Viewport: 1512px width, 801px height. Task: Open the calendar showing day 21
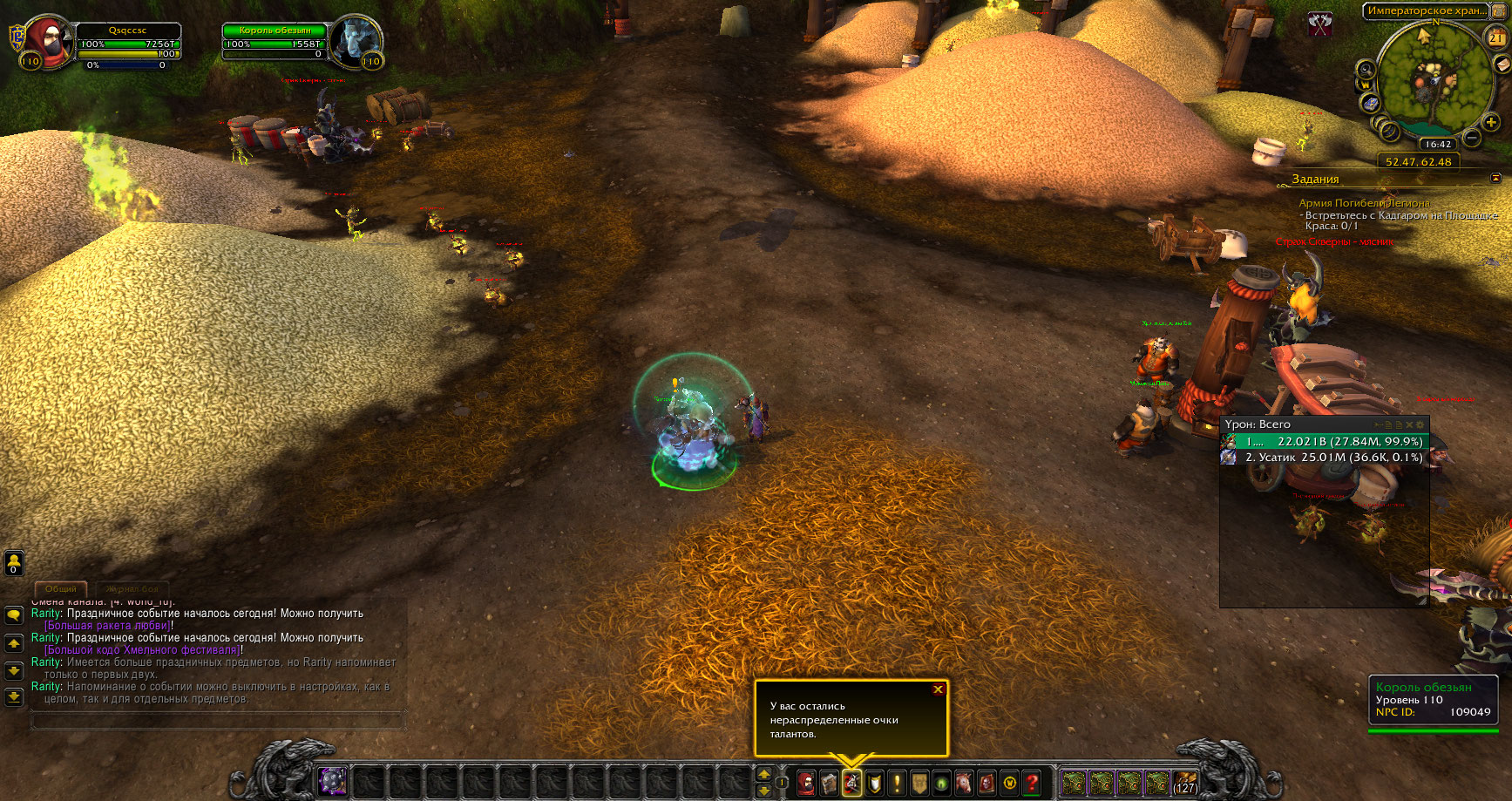[x=1495, y=37]
